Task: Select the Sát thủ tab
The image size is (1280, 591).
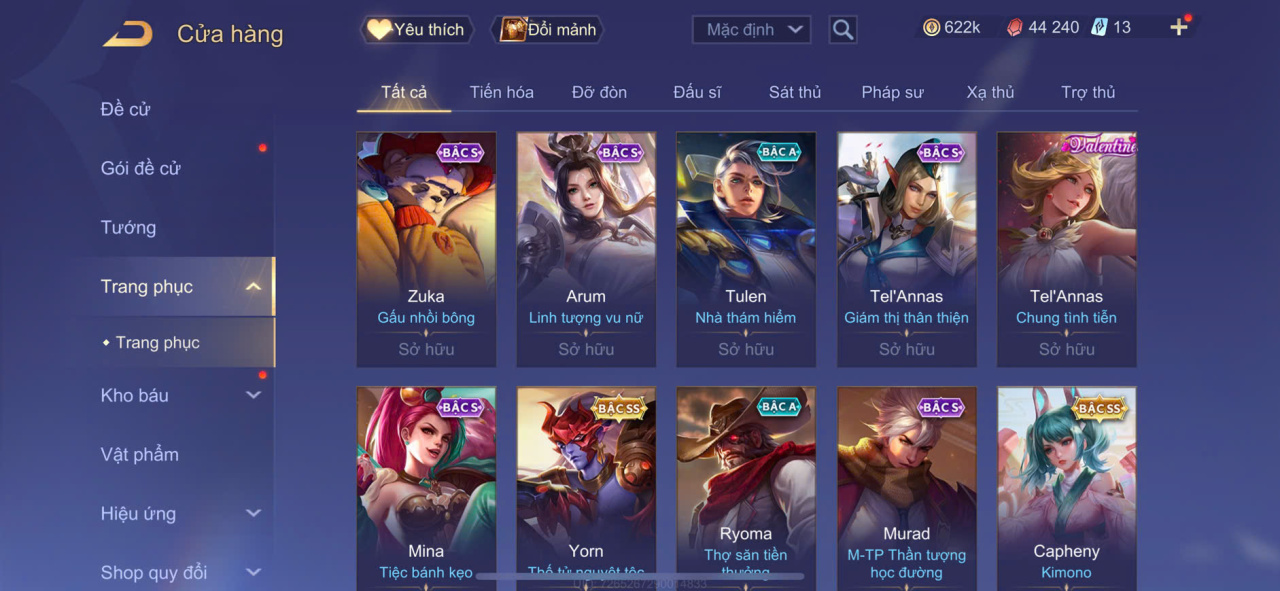Action: (x=795, y=92)
